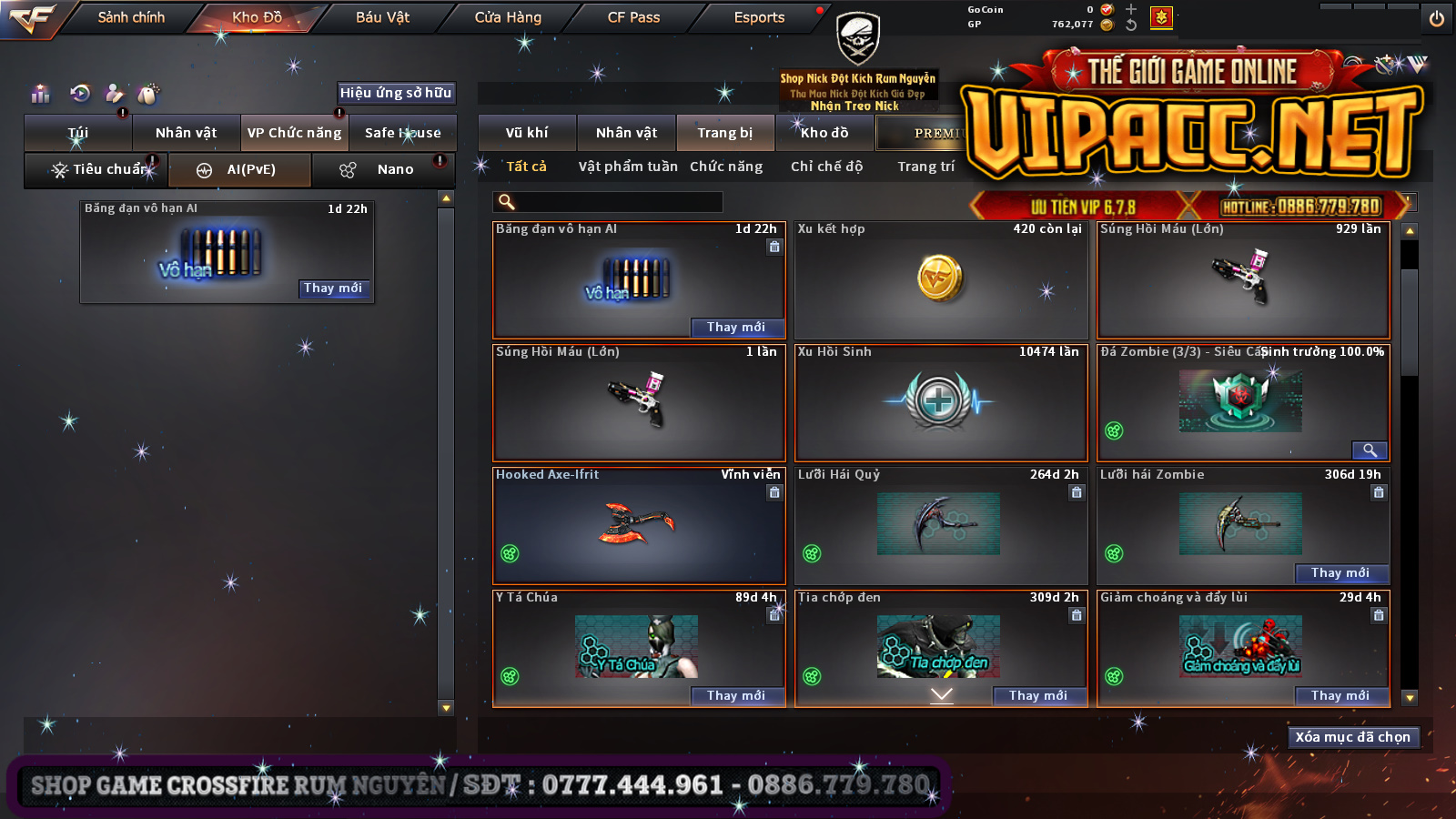Go to the CF Pass tab
The image size is (1456, 819).
pyautogui.click(x=633, y=17)
